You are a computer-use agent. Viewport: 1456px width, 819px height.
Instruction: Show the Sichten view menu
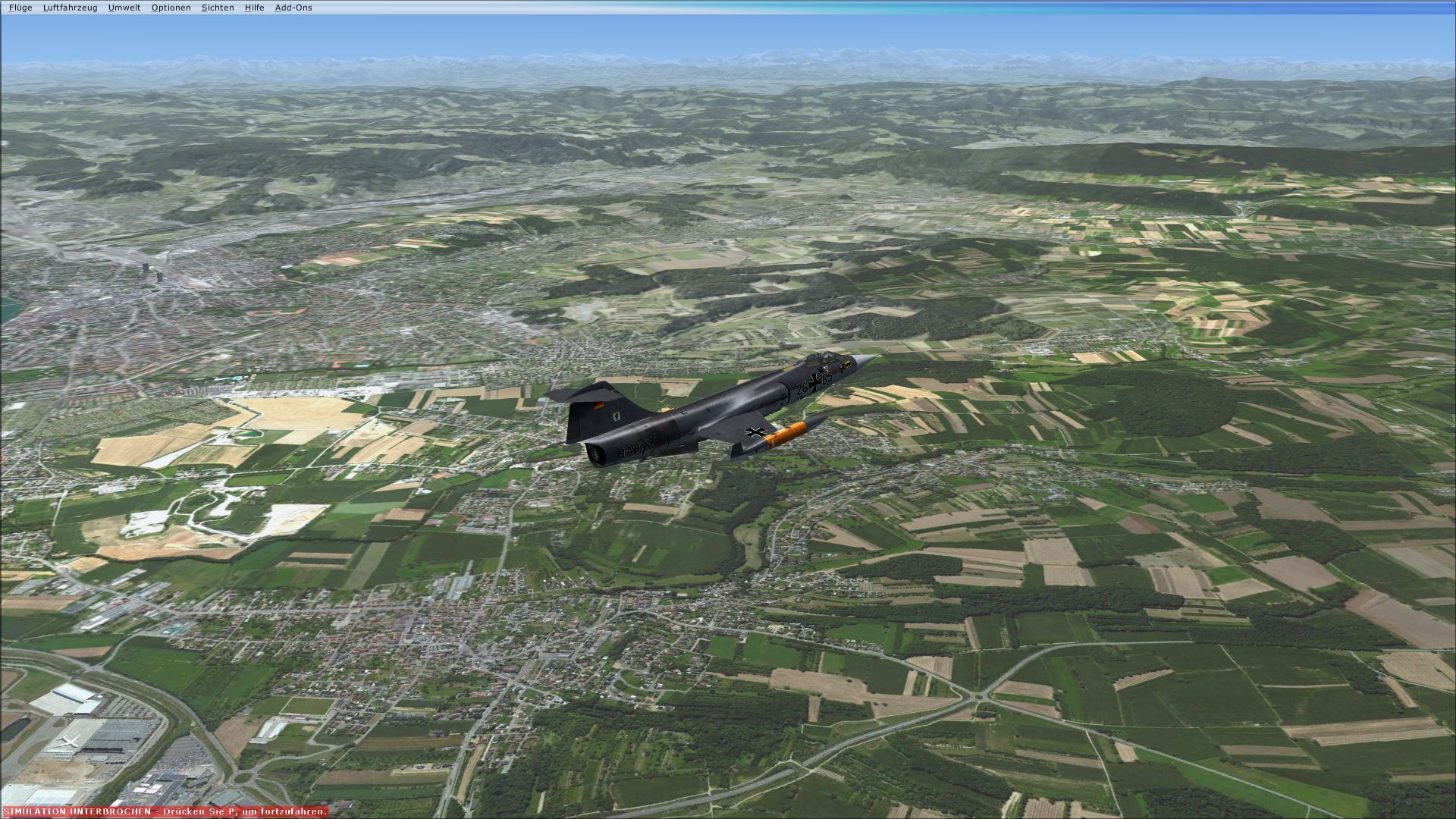point(218,8)
